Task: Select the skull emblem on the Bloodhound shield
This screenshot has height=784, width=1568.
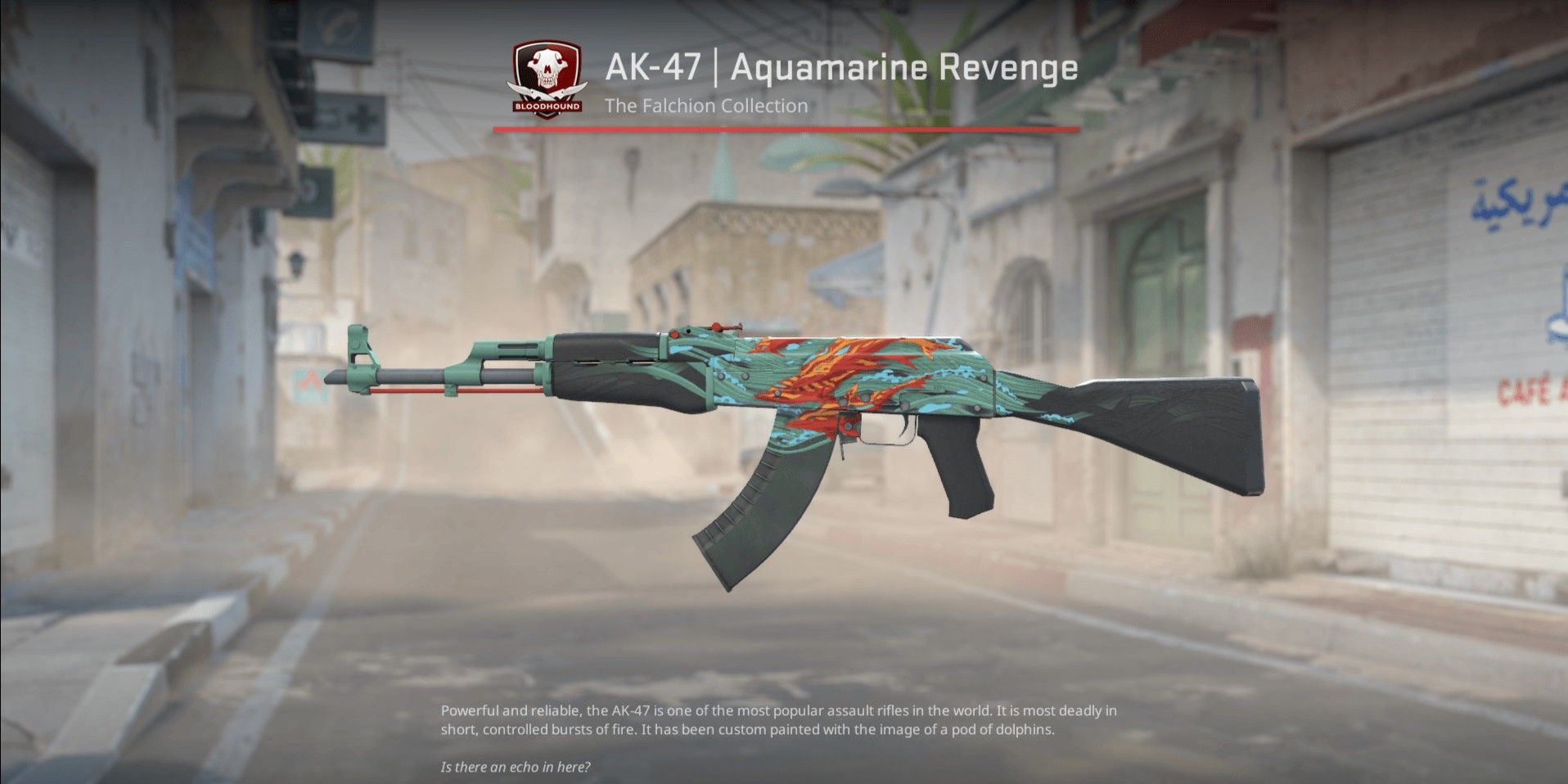Action: [x=547, y=65]
